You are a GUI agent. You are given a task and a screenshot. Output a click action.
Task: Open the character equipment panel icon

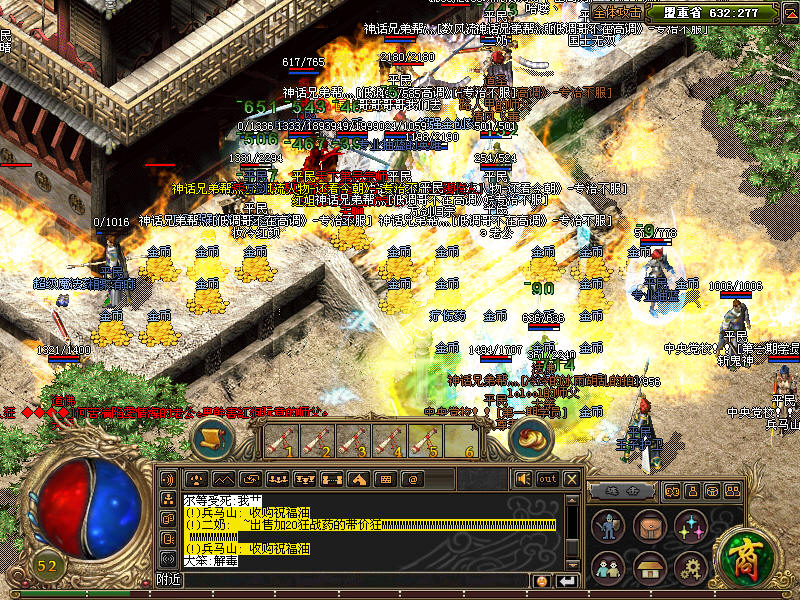(607, 527)
